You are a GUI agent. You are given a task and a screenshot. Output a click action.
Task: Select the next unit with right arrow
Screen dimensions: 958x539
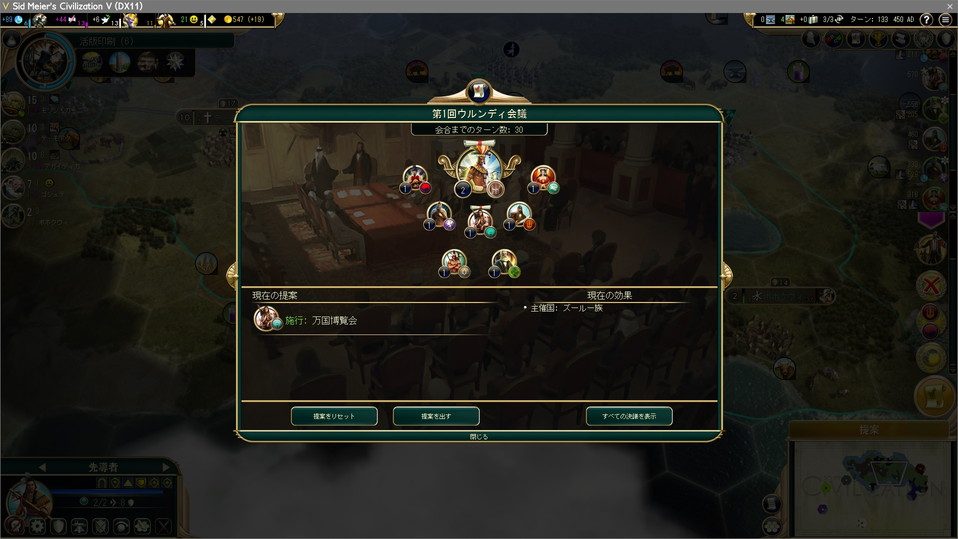coord(166,467)
